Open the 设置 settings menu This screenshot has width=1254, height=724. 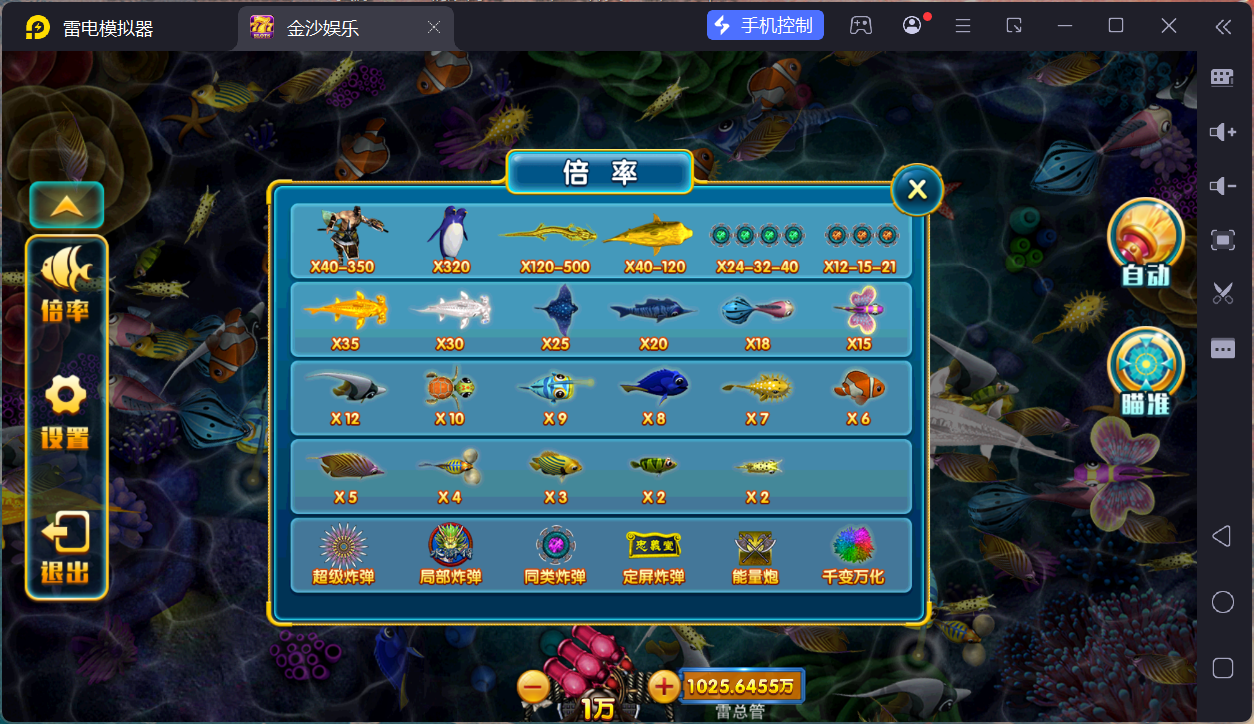[x=66, y=411]
